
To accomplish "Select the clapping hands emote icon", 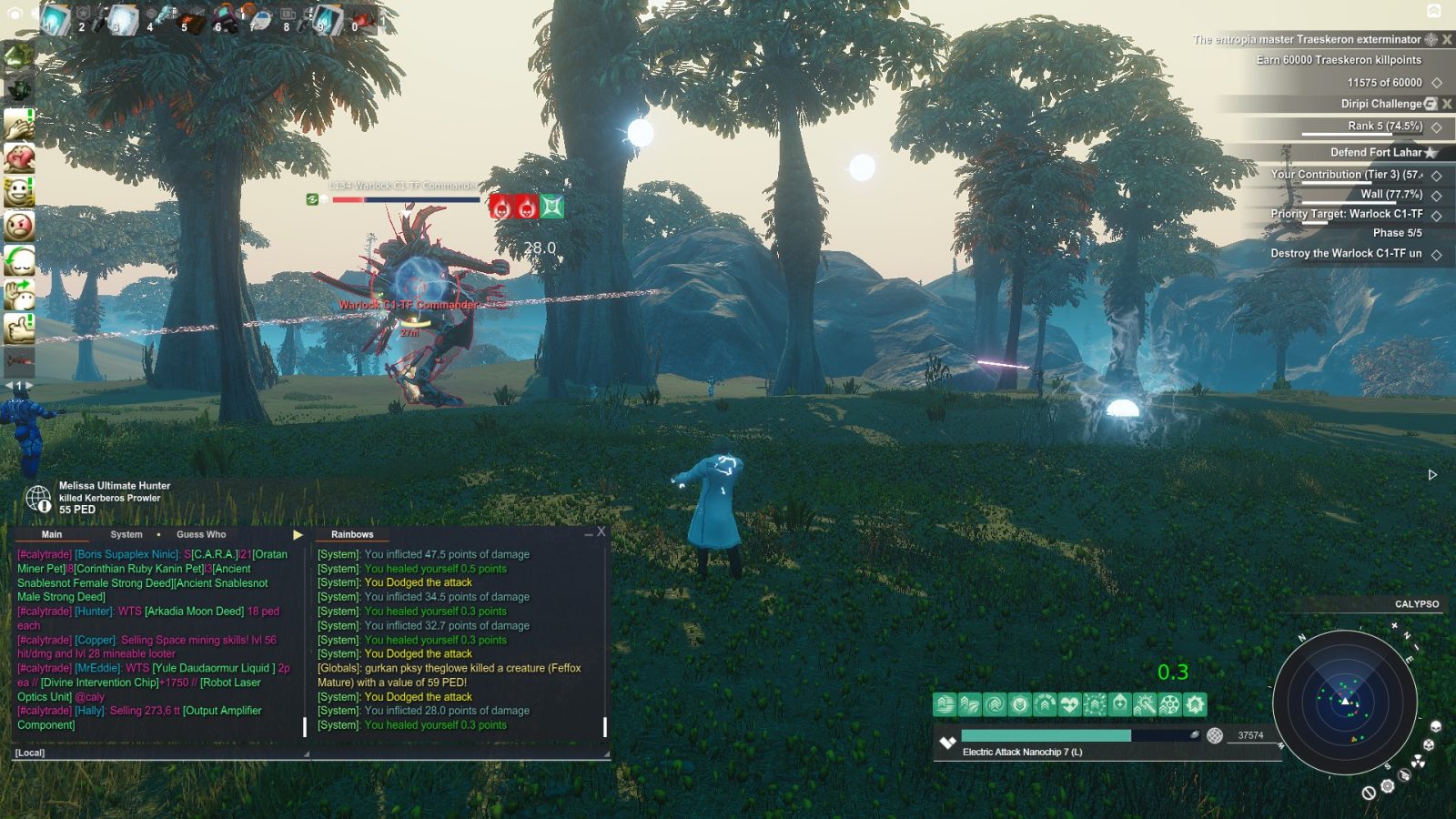I will [x=19, y=123].
